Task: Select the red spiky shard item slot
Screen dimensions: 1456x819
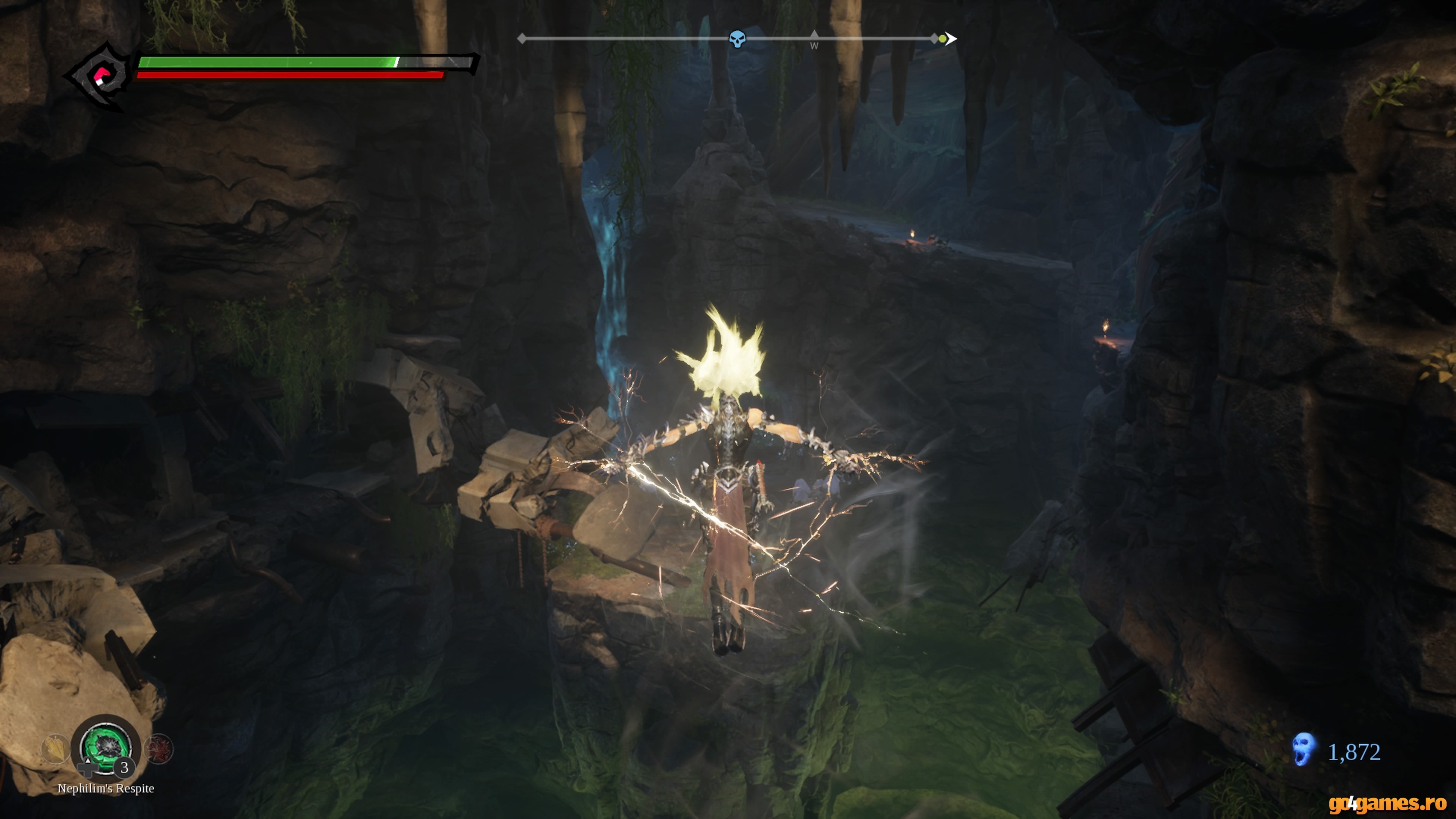Action: tap(159, 749)
